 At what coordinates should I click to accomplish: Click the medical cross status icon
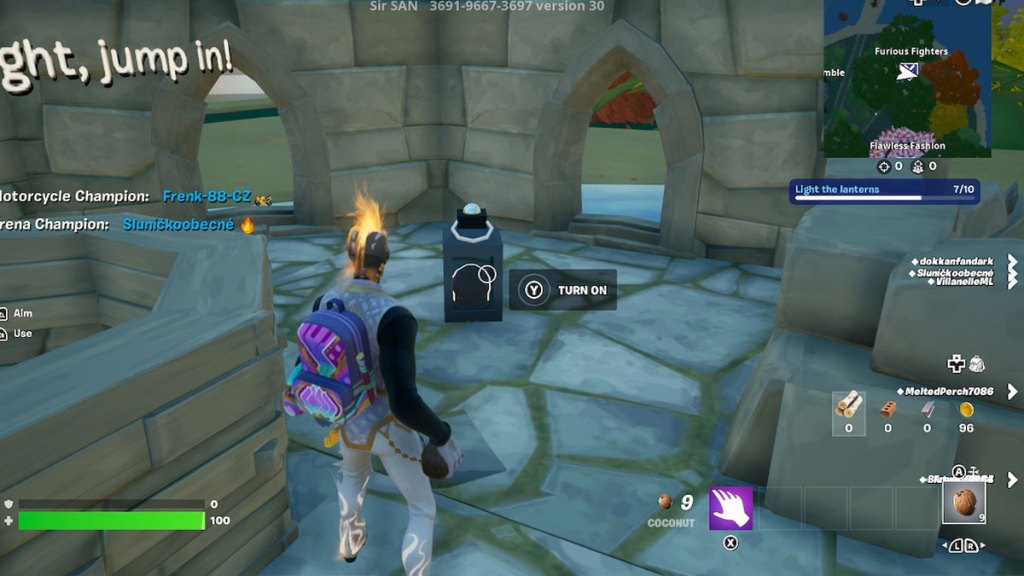tap(956, 363)
